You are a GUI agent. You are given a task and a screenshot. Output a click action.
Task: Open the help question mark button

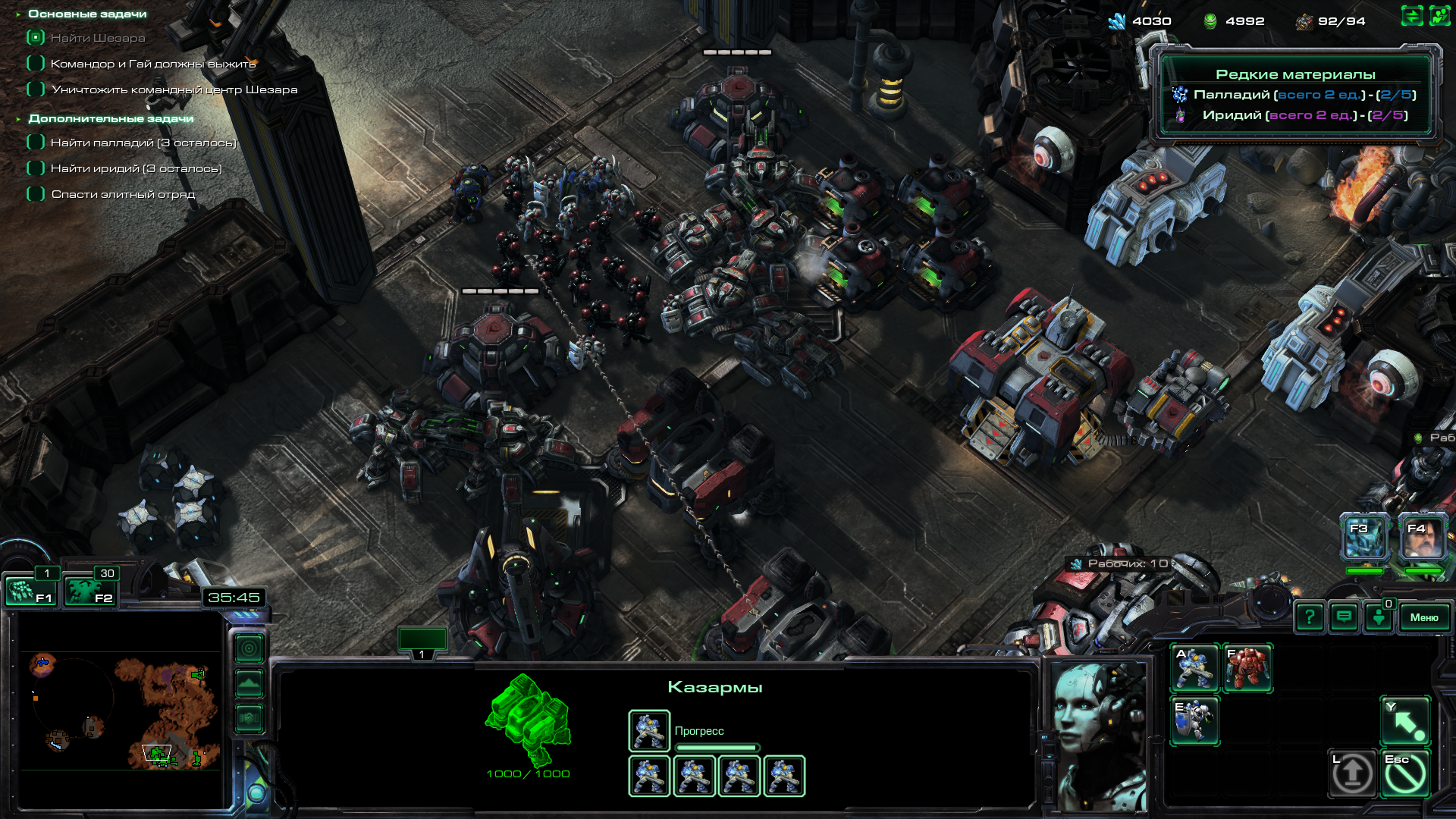tap(1310, 617)
